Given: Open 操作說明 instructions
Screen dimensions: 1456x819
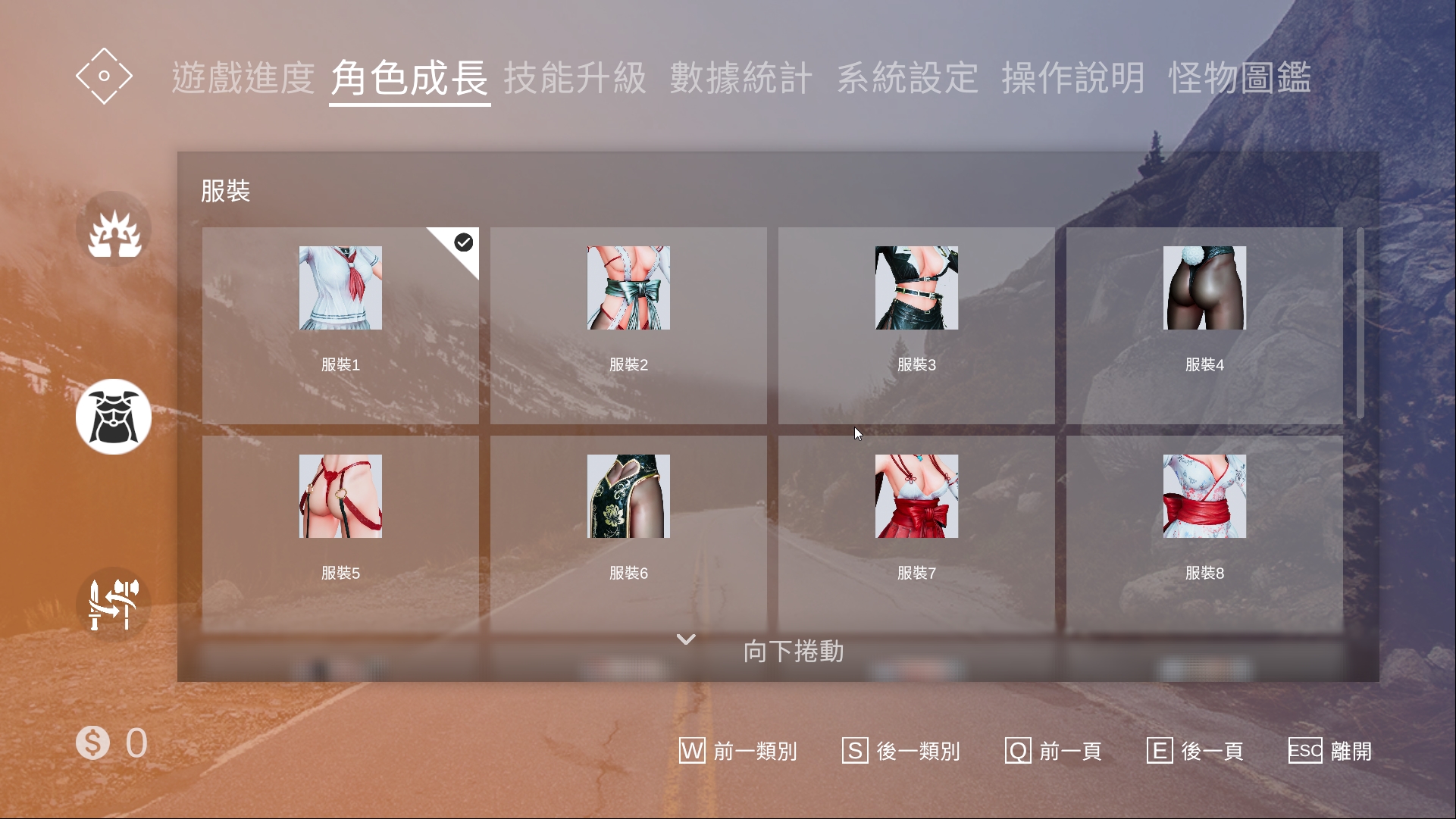Looking at the screenshot, I should coord(1073,77).
